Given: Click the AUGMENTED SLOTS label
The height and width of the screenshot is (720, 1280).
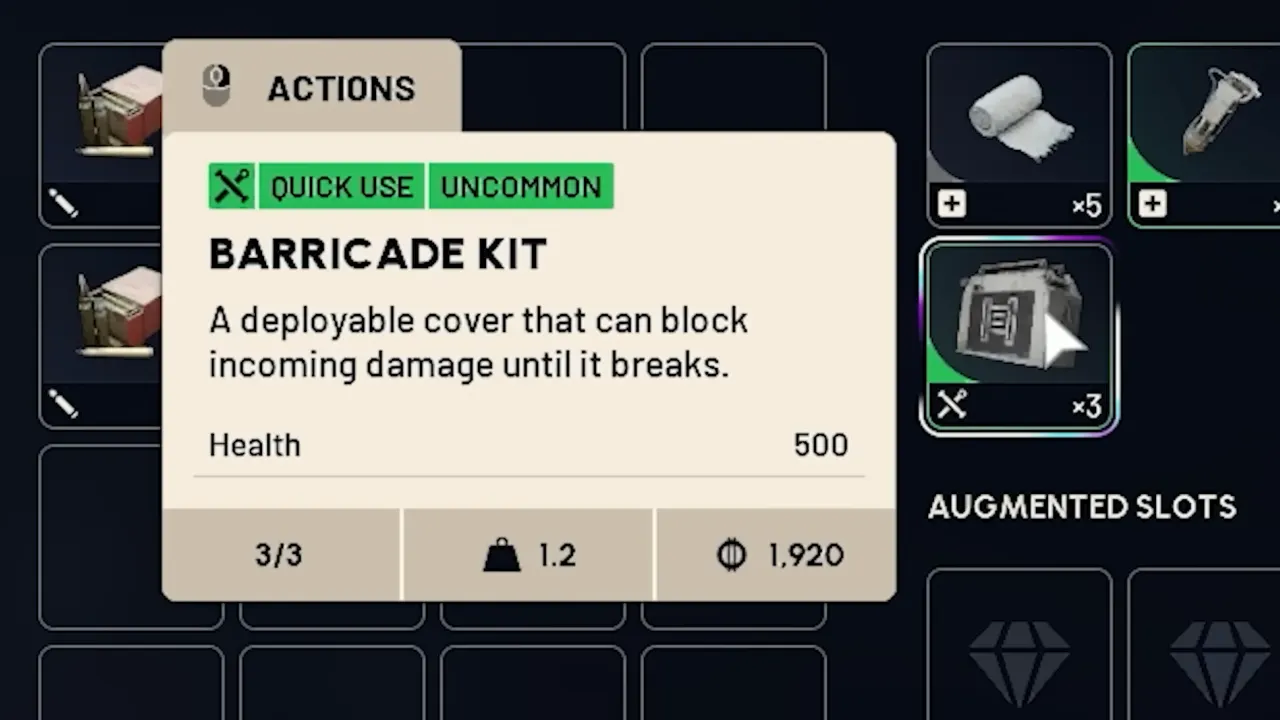Looking at the screenshot, I should pos(1081,507).
